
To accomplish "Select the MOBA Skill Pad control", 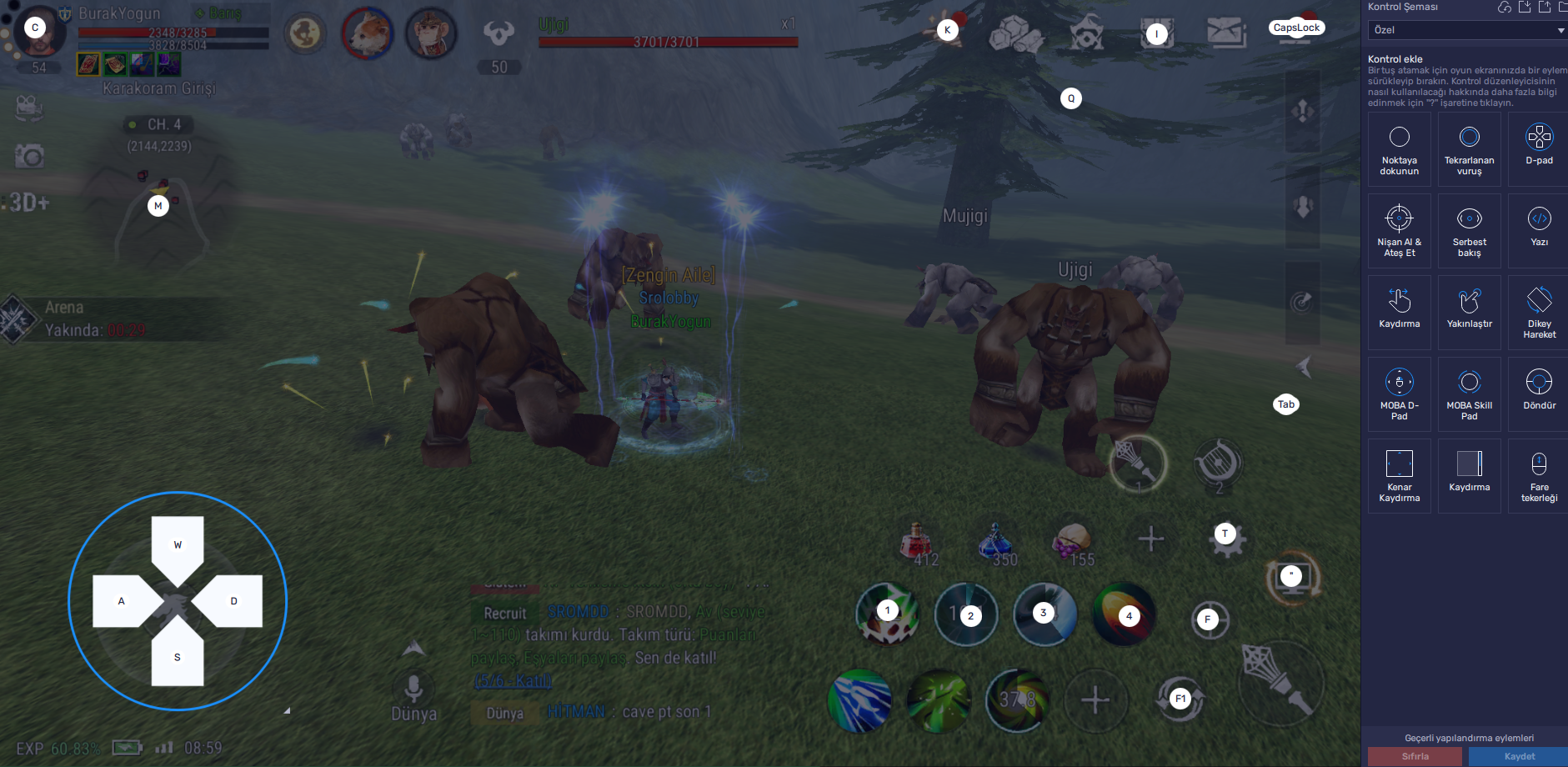I will pyautogui.click(x=1470, y=394).
